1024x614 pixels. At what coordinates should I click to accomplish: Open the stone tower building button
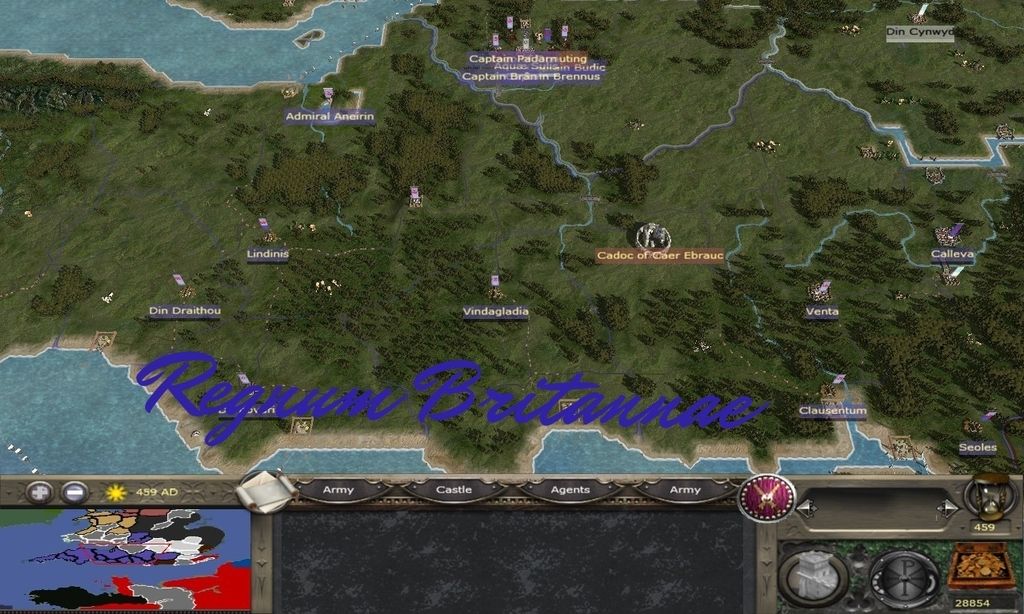813,577
